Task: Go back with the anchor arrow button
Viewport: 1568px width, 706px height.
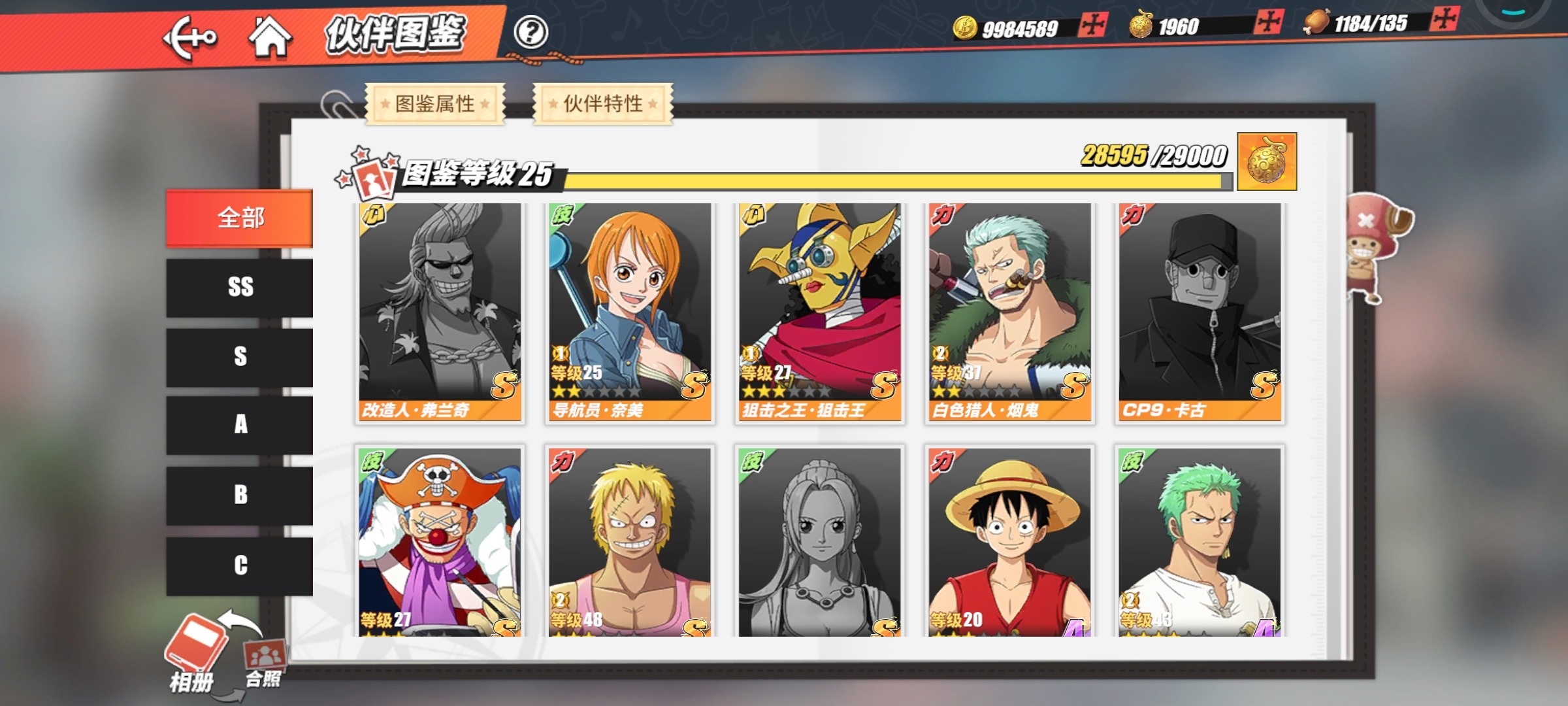Action: [189, 38]
